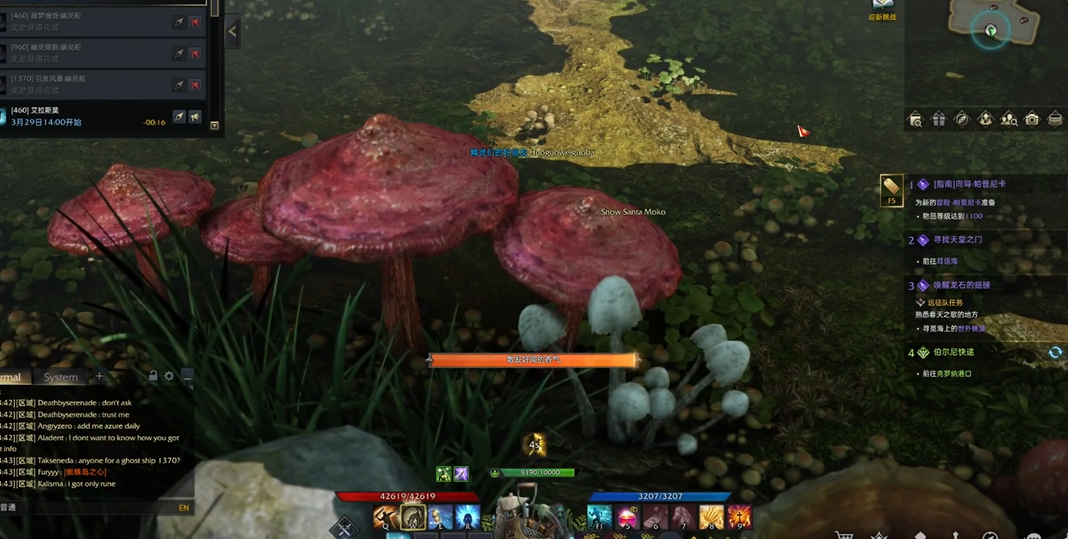Screen dimensions: 1068x539
Task: Use the F5 quest item tag
Action: tap(891, 188)
